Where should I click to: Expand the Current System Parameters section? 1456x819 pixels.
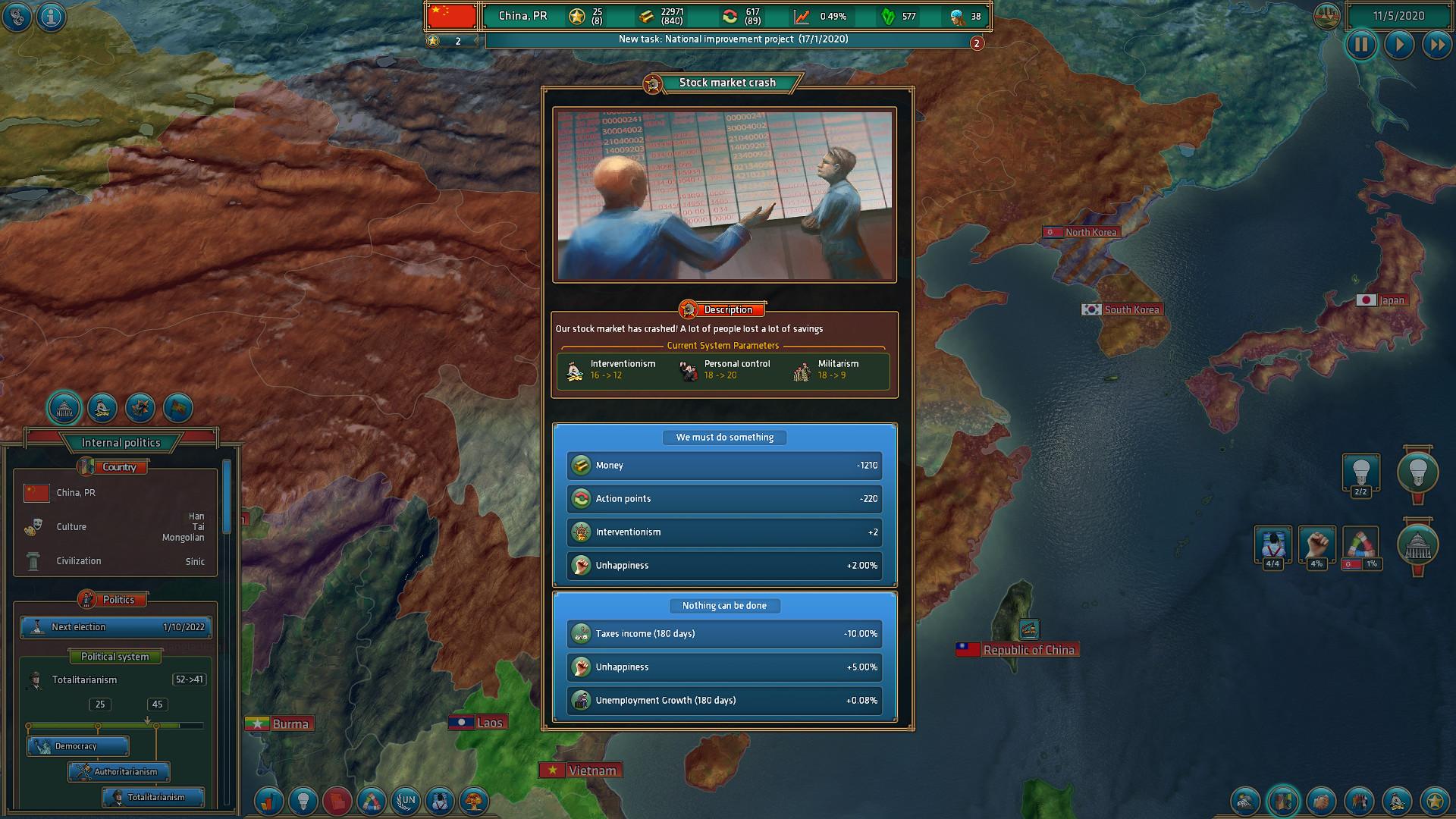[x=723, y=345]
